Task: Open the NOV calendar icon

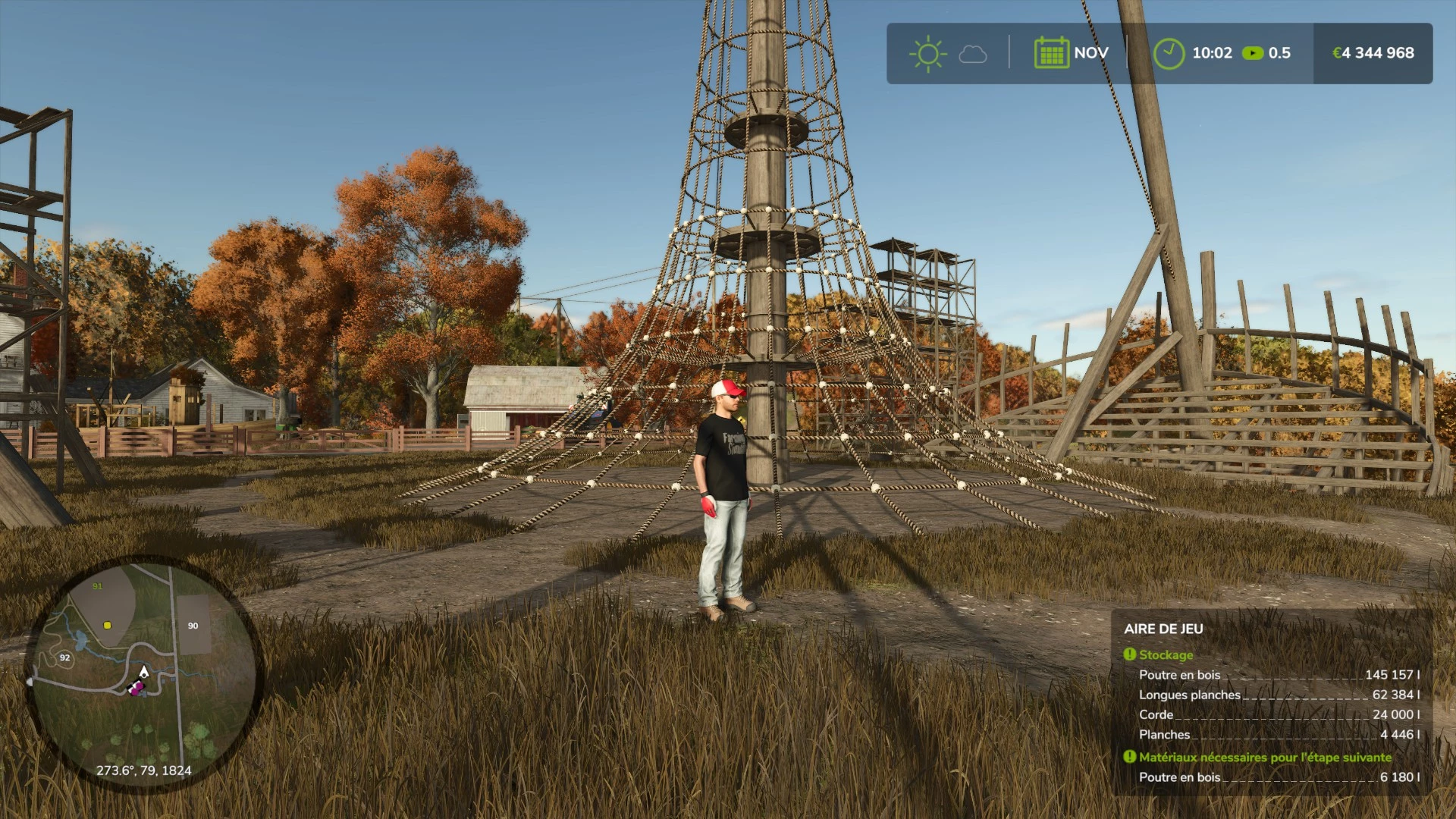Action: pos(1053,53)
